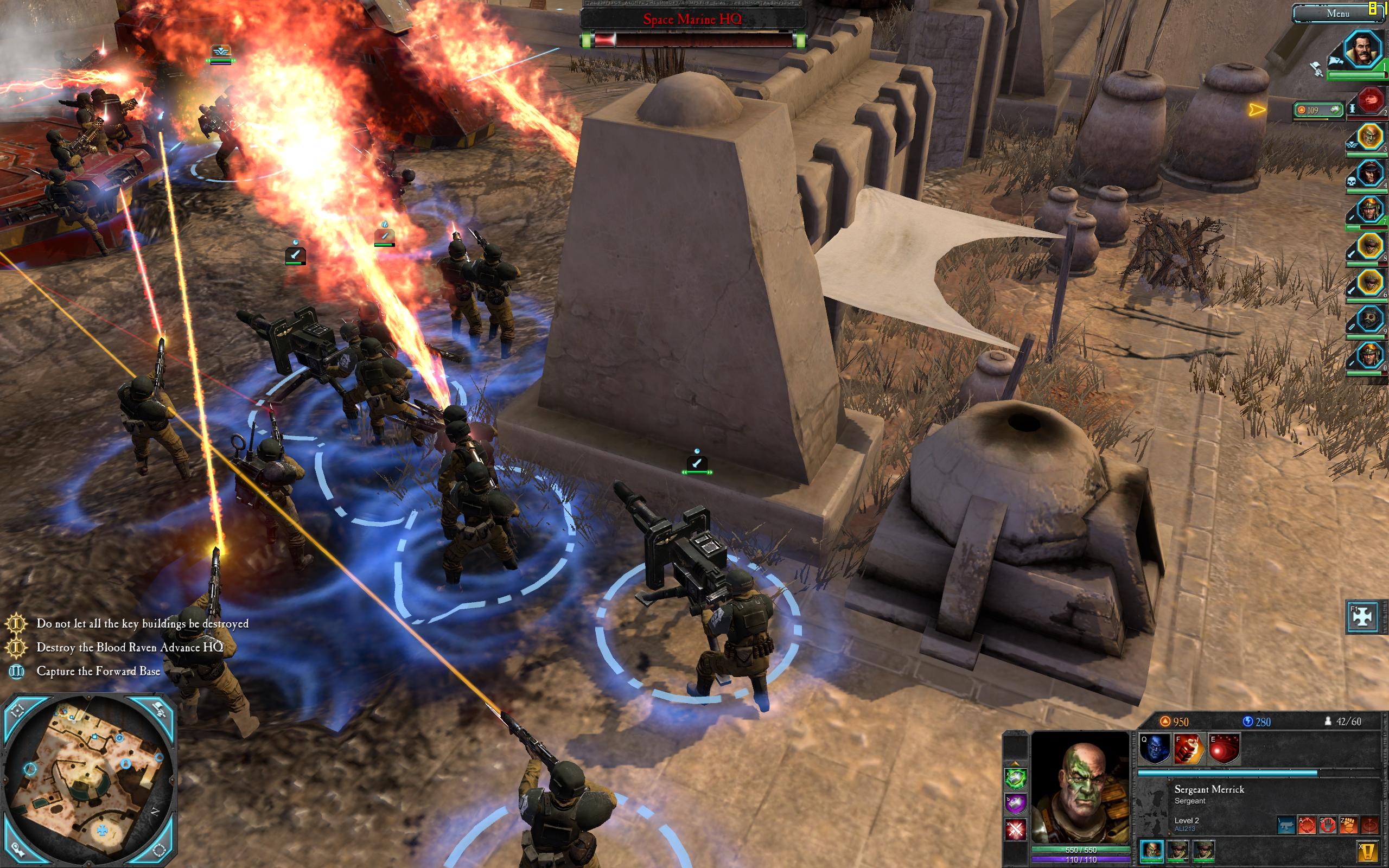Activate the blue face ability
The width and height of the screenshot is (1389, 868).
1154,749
